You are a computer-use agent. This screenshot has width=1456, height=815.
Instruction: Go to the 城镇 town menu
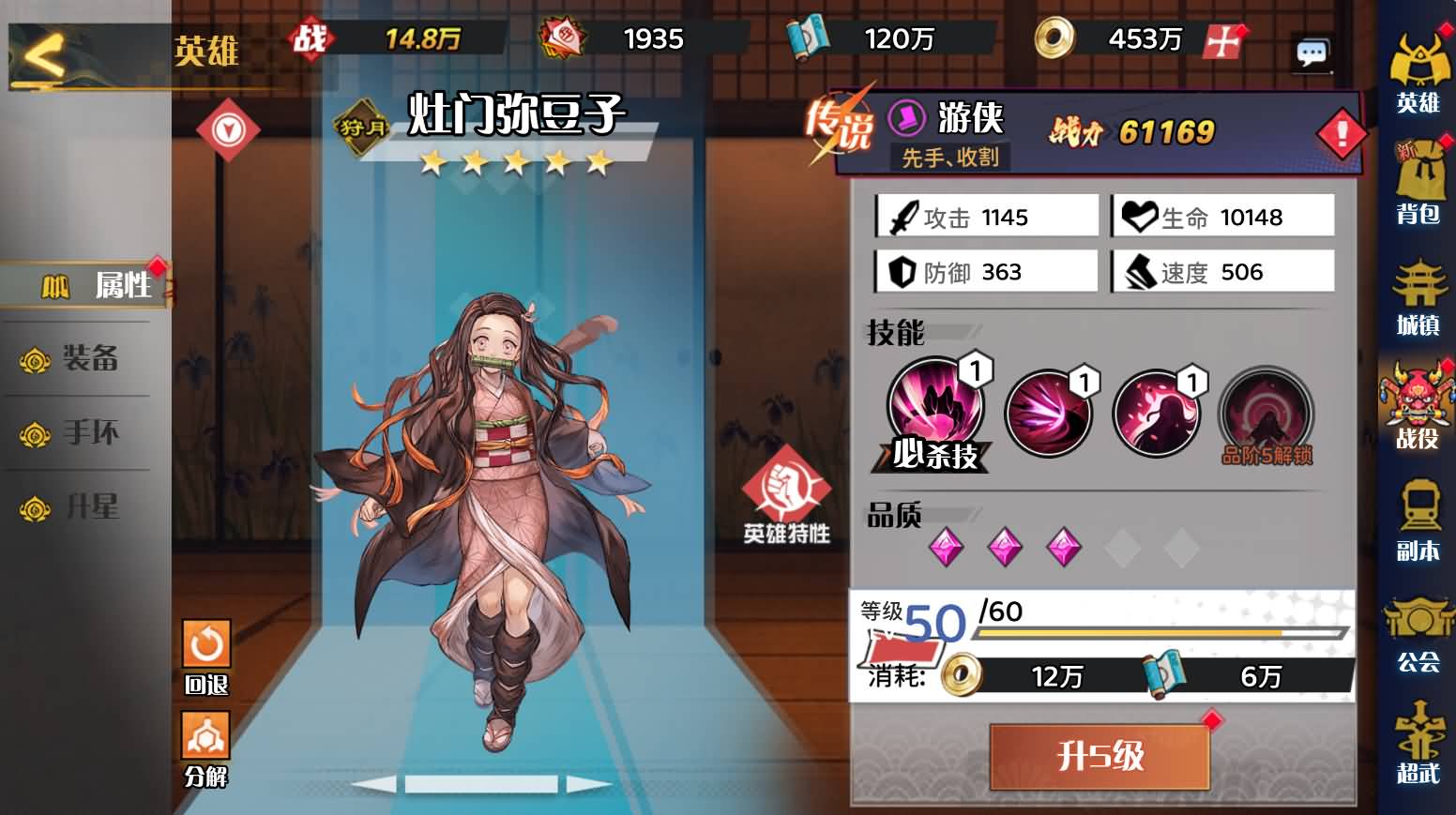click(x=1417, y=296)
